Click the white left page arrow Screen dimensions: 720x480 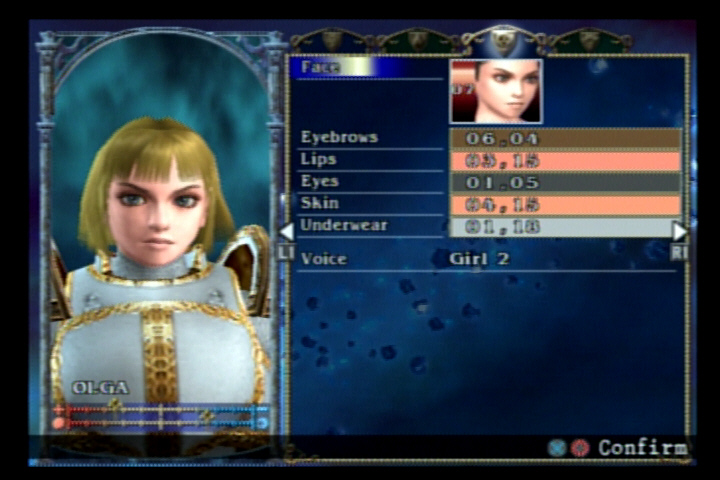coord(286,231)
